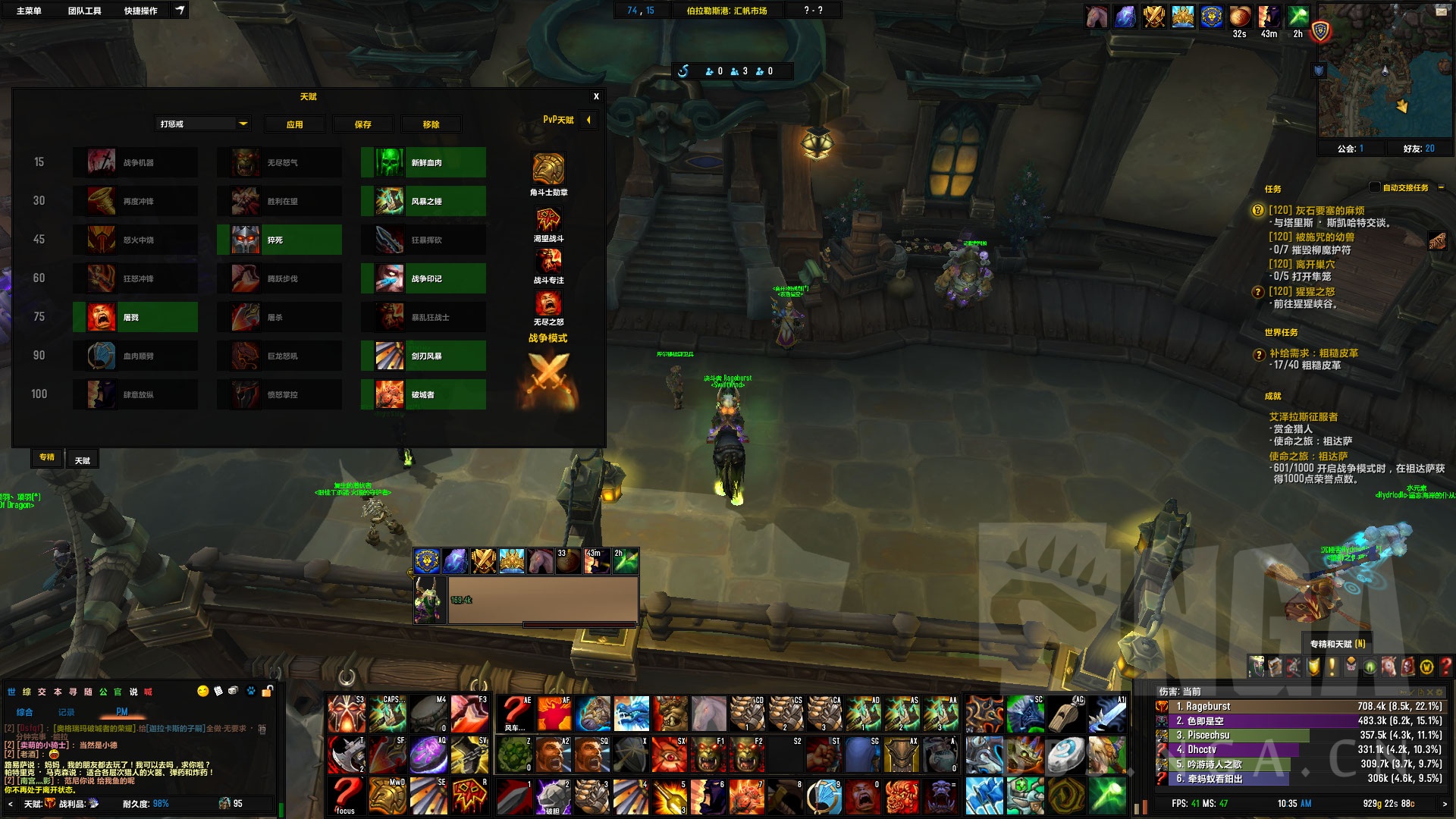Switch to the 专精 specialization tab

[x=47, y=457]
